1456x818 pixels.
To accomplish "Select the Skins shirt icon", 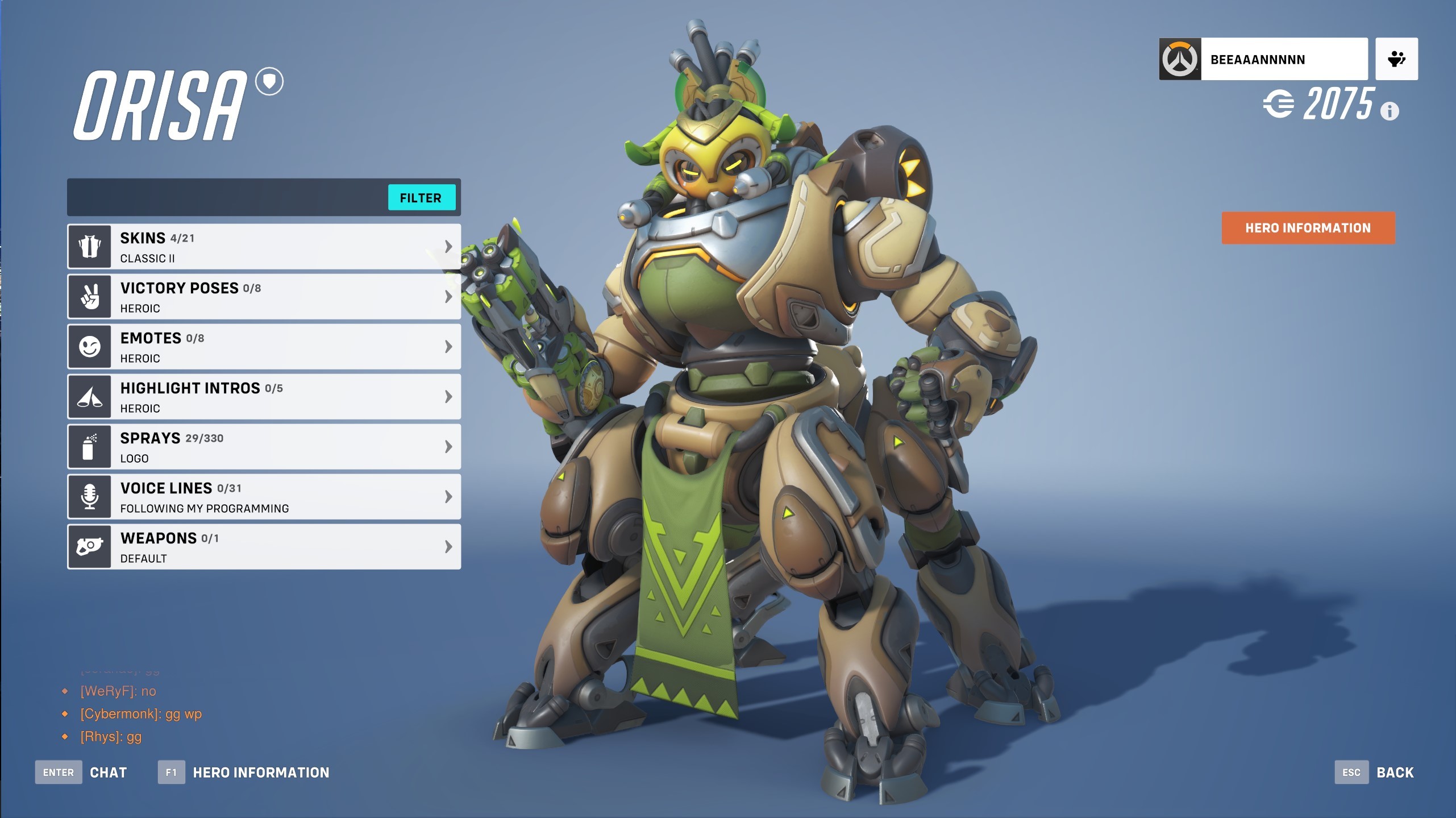I will 90,246.
